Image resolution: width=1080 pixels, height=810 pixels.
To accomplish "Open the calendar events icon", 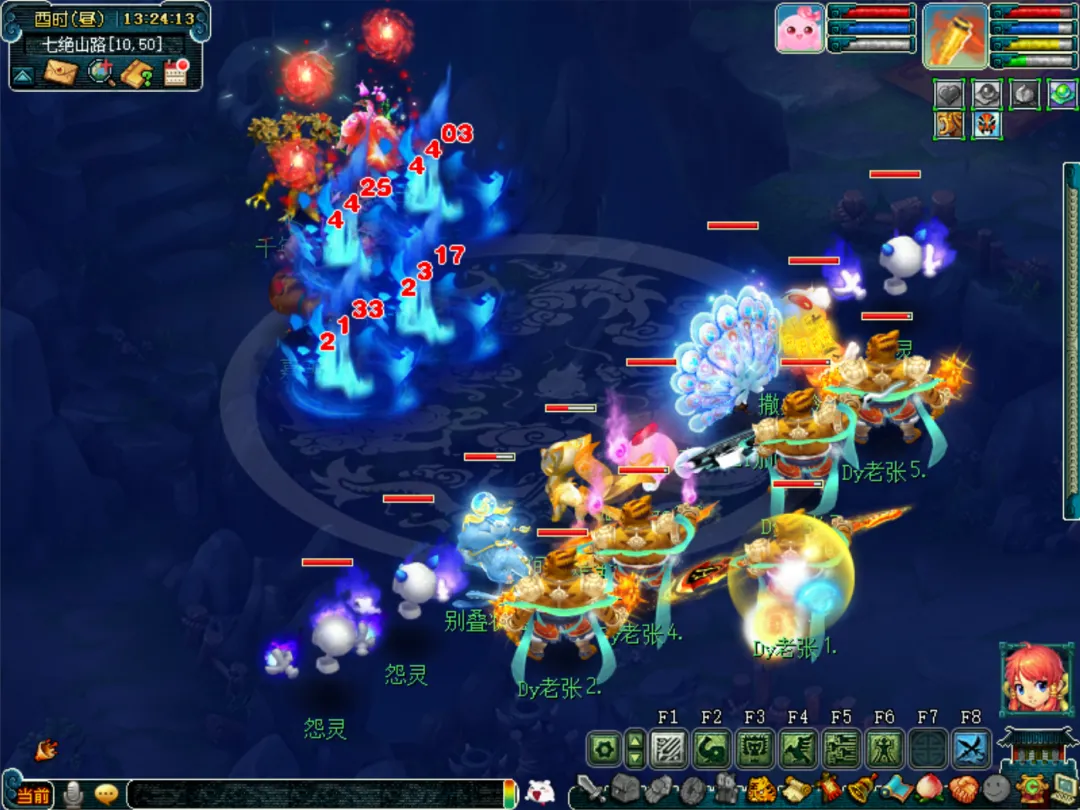I will (176, 72).
